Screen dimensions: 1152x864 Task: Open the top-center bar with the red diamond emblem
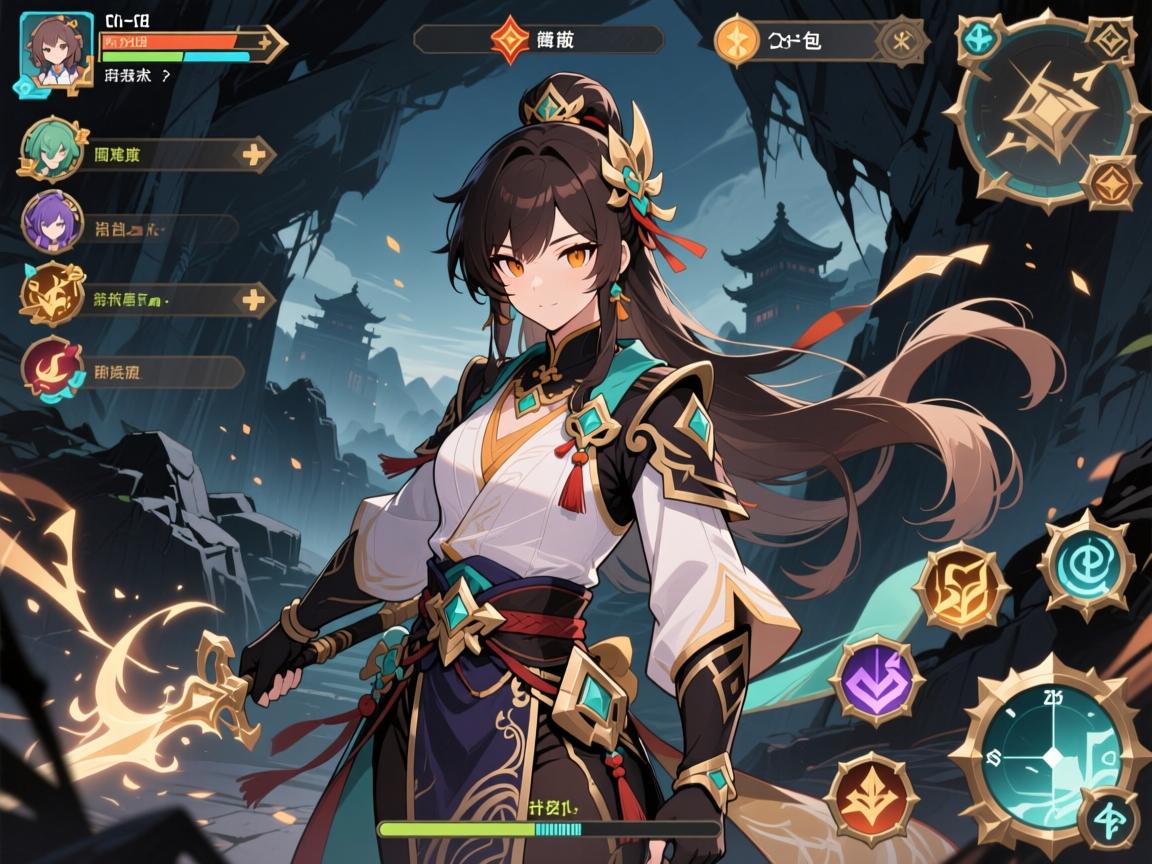tap(538, 40)
